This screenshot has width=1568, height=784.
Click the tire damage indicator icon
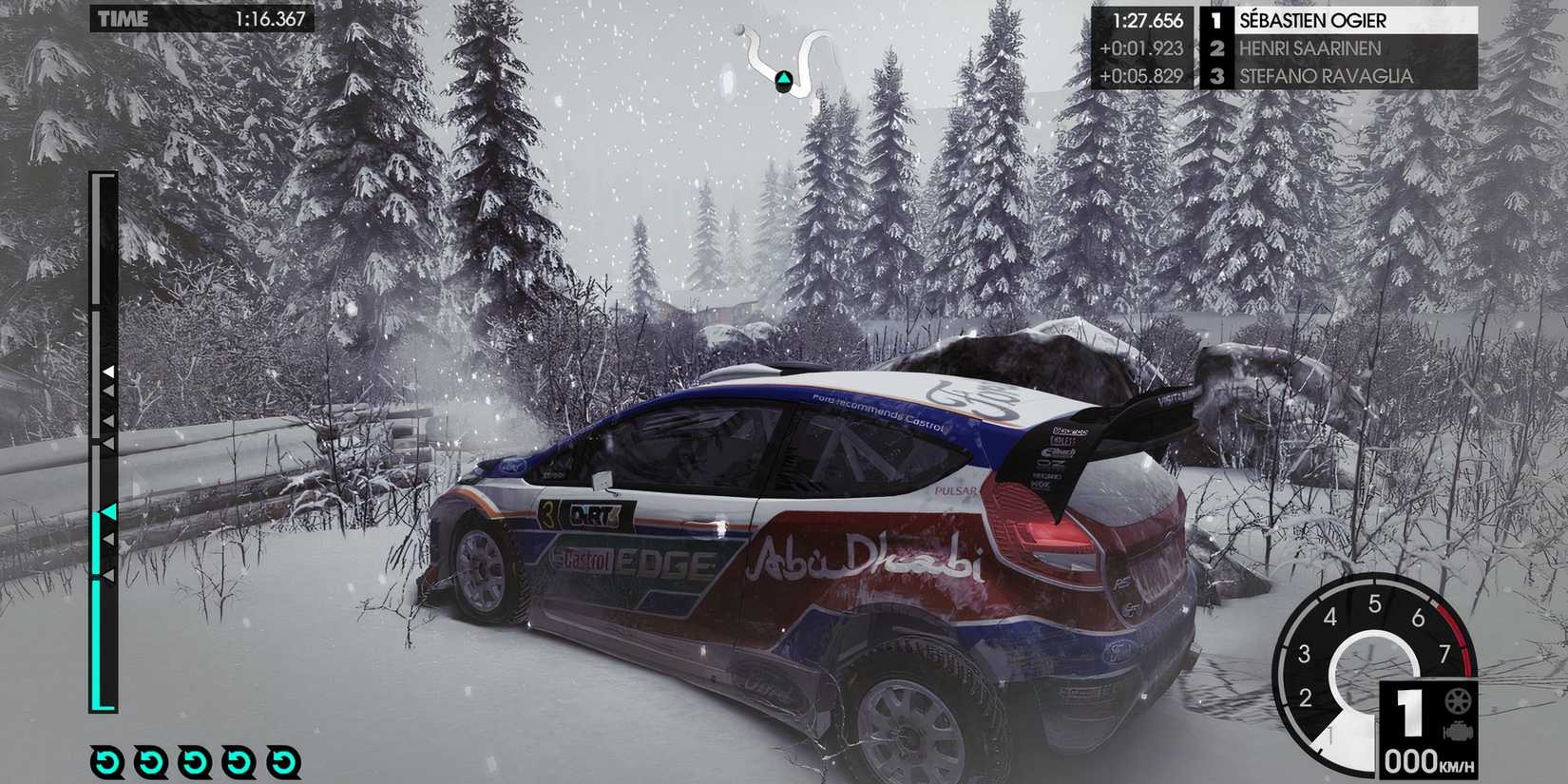1457,702
